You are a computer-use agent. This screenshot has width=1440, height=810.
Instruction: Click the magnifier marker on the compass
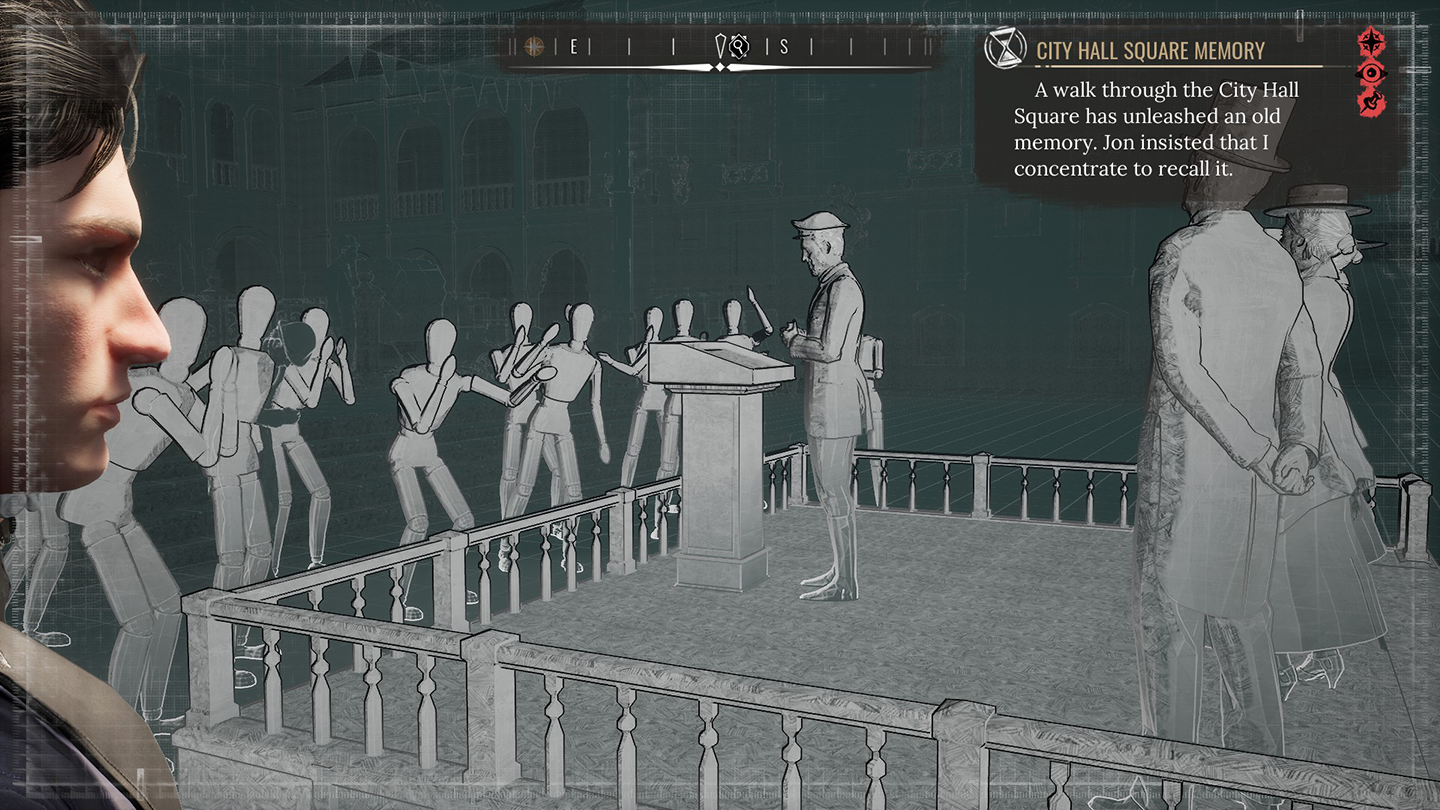(739, 46)
